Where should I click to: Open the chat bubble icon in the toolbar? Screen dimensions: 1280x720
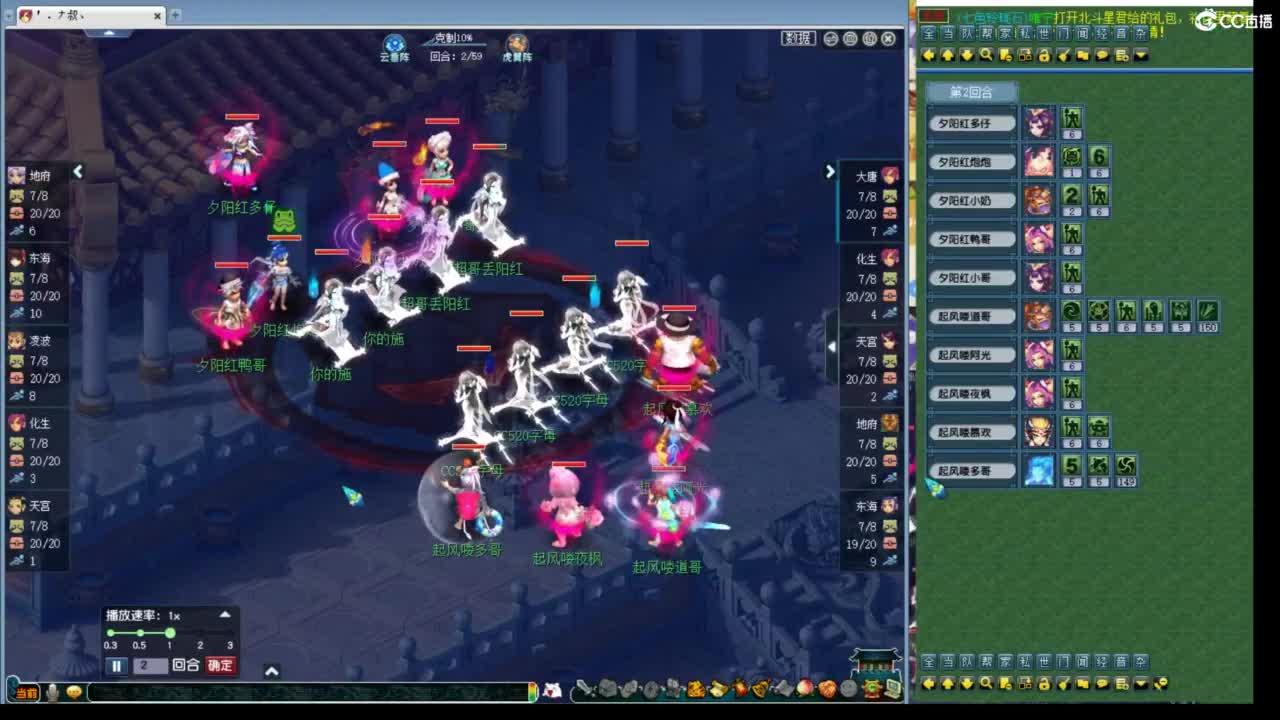[x=1102, y=55]
